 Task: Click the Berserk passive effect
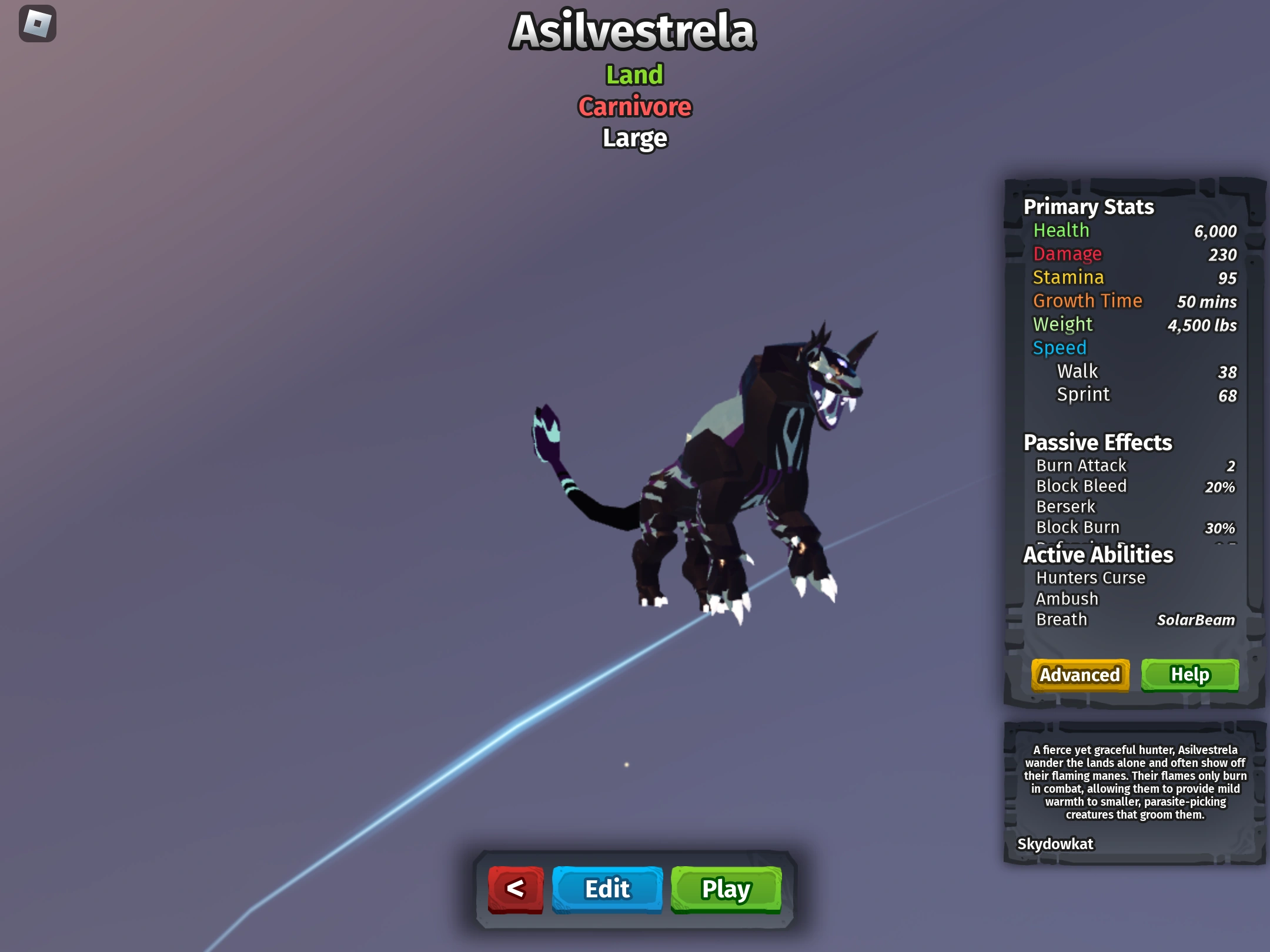1065,507
